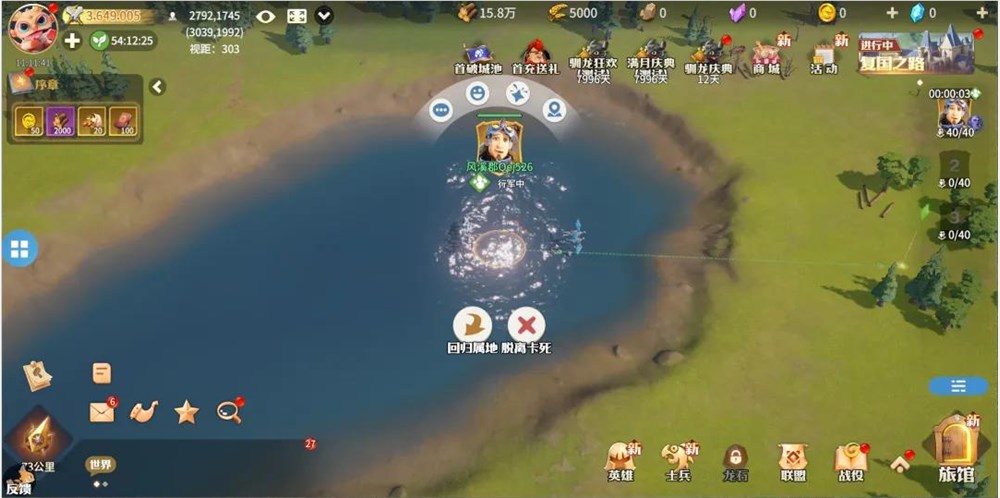Open the 复国之路 banner
Image resolution: width=1000 pixels, height=498 pixels.
tap(915, 53)
